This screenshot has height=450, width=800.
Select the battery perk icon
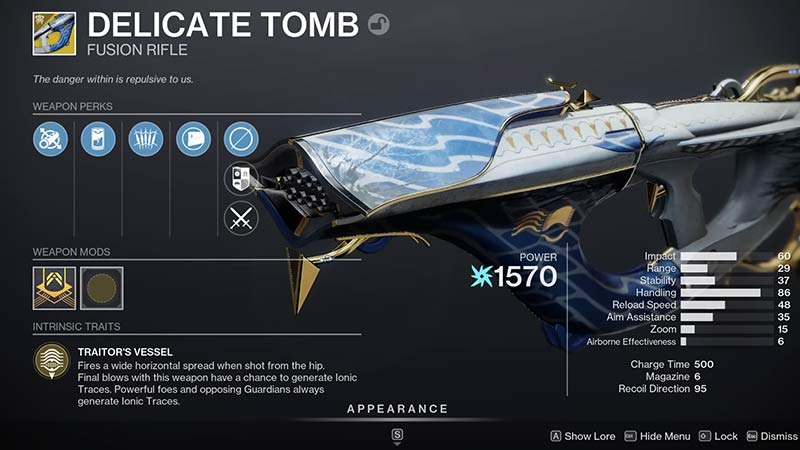(97, 138)
